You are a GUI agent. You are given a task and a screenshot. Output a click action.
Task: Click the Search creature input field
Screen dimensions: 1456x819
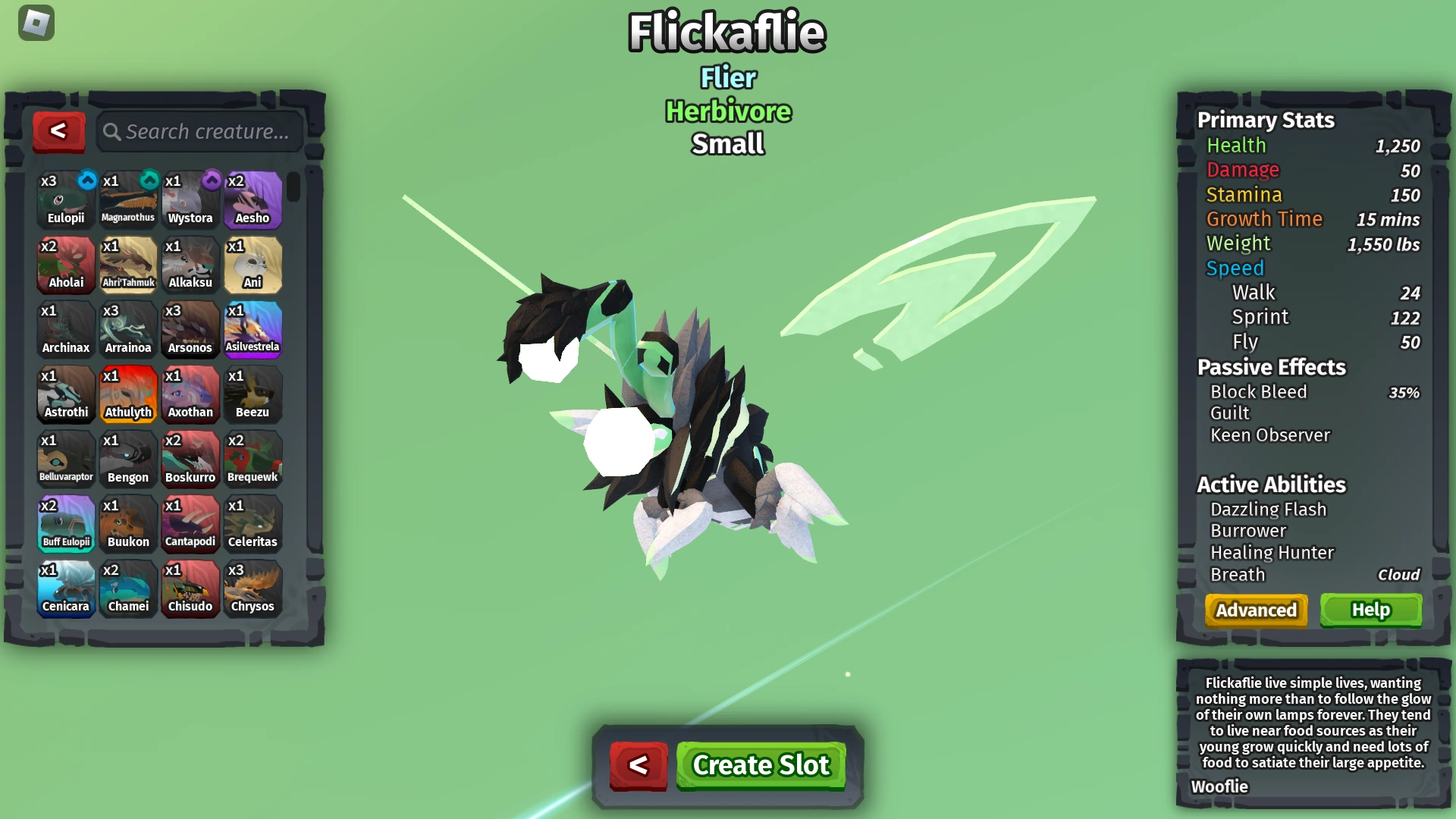tap(205, 131)
